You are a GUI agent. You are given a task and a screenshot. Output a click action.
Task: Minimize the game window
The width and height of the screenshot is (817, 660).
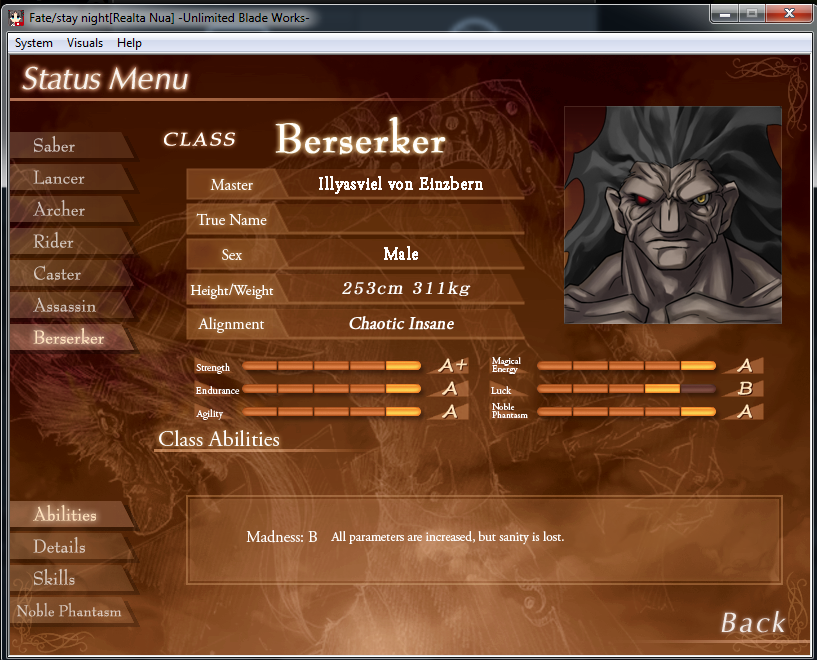pos(724,13)
